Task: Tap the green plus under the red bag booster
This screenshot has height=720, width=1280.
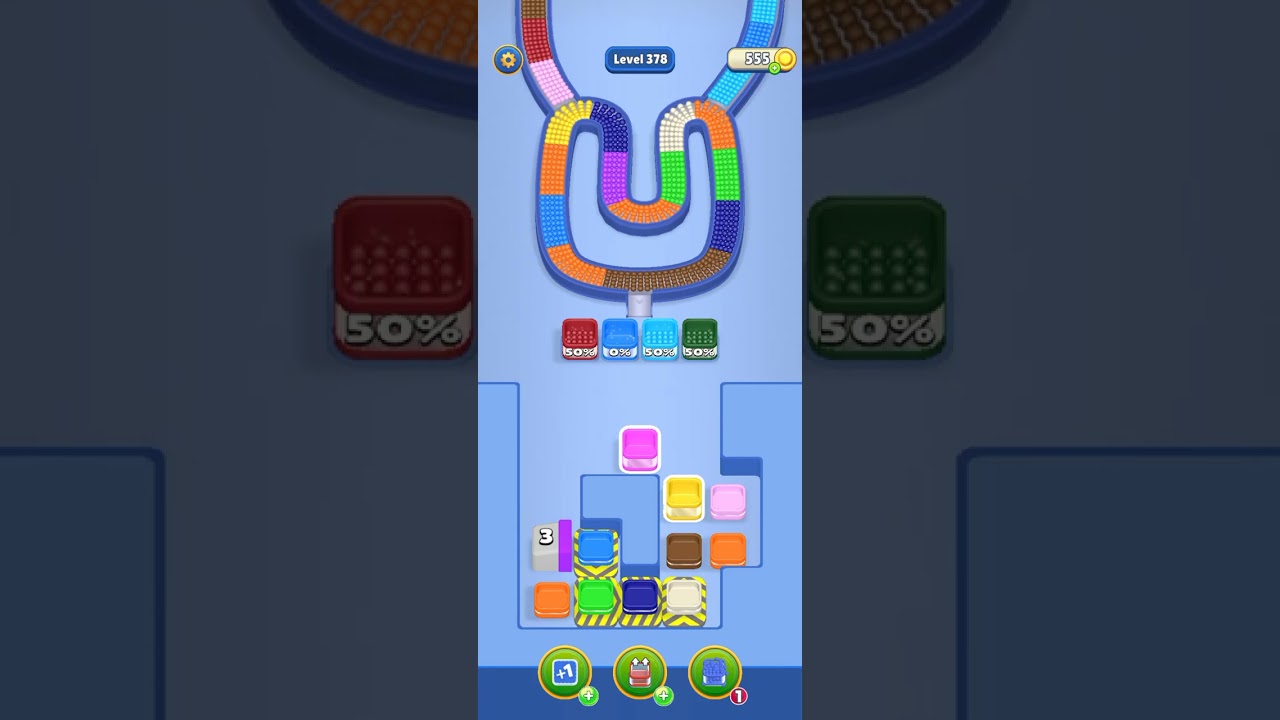Action: (665, 697)
